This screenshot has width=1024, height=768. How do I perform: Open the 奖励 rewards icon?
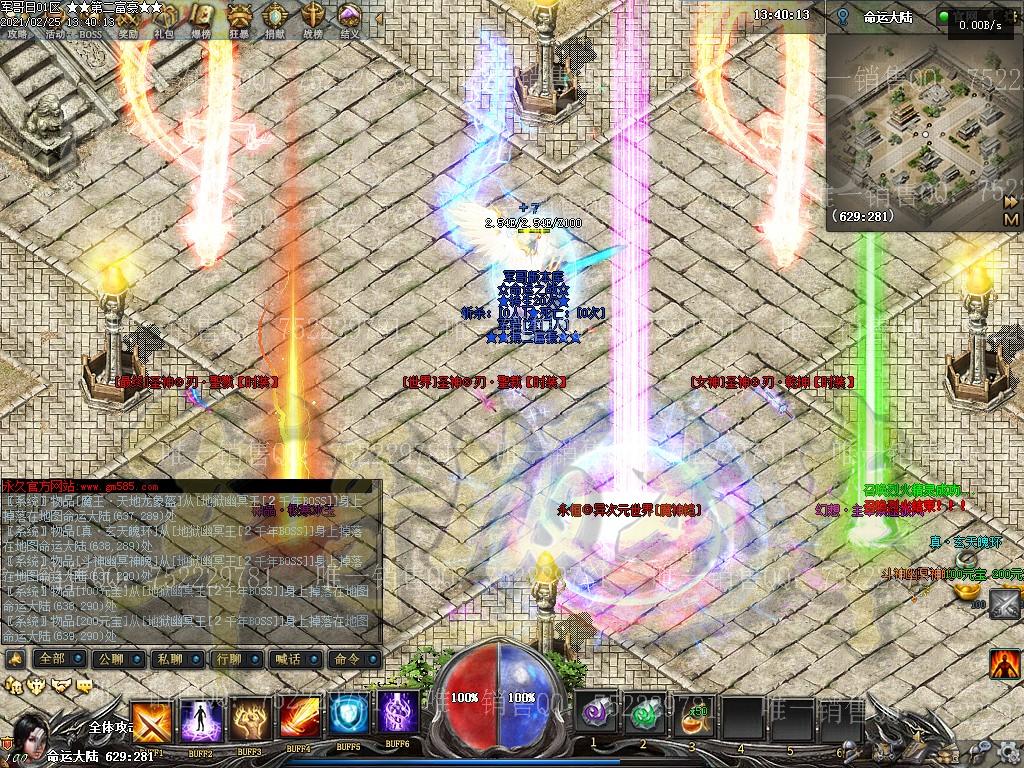[x=128, y=22]
